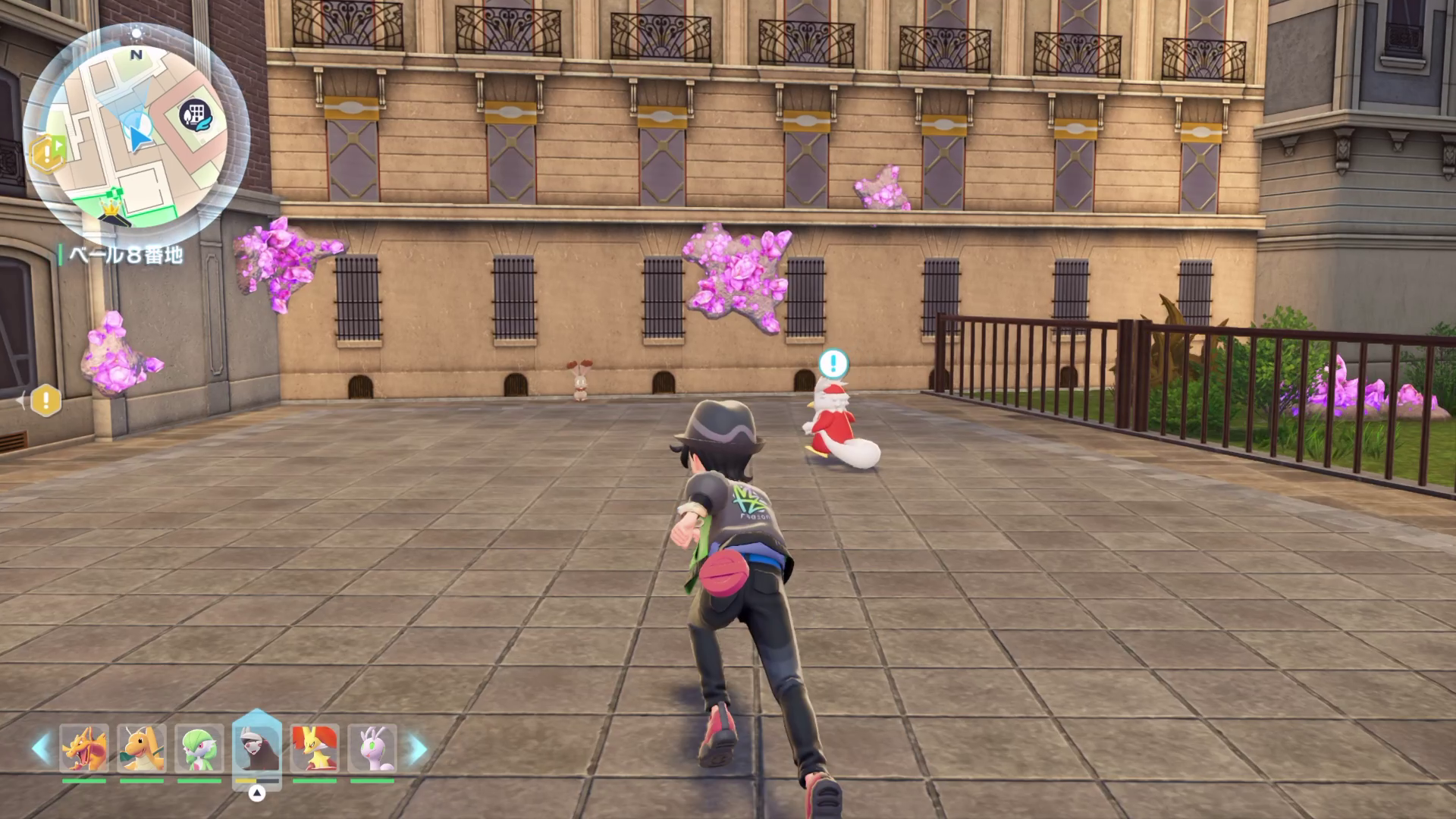
Task: Pick Goodra from the party bar
Action: coord(372,748)
